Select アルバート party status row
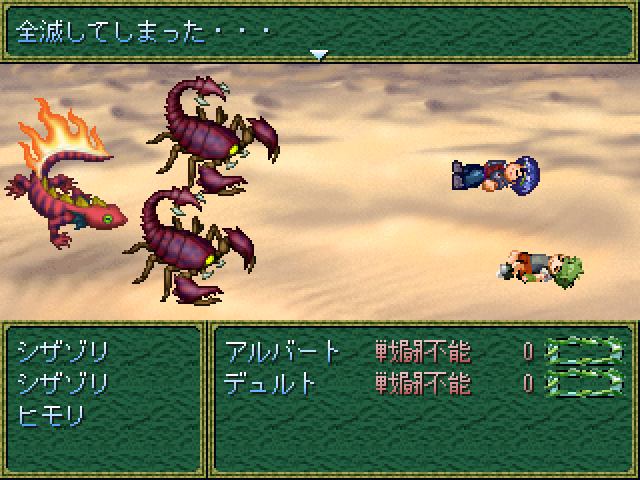640x480 pixels. pyautogui.click(x=420, y=351)
